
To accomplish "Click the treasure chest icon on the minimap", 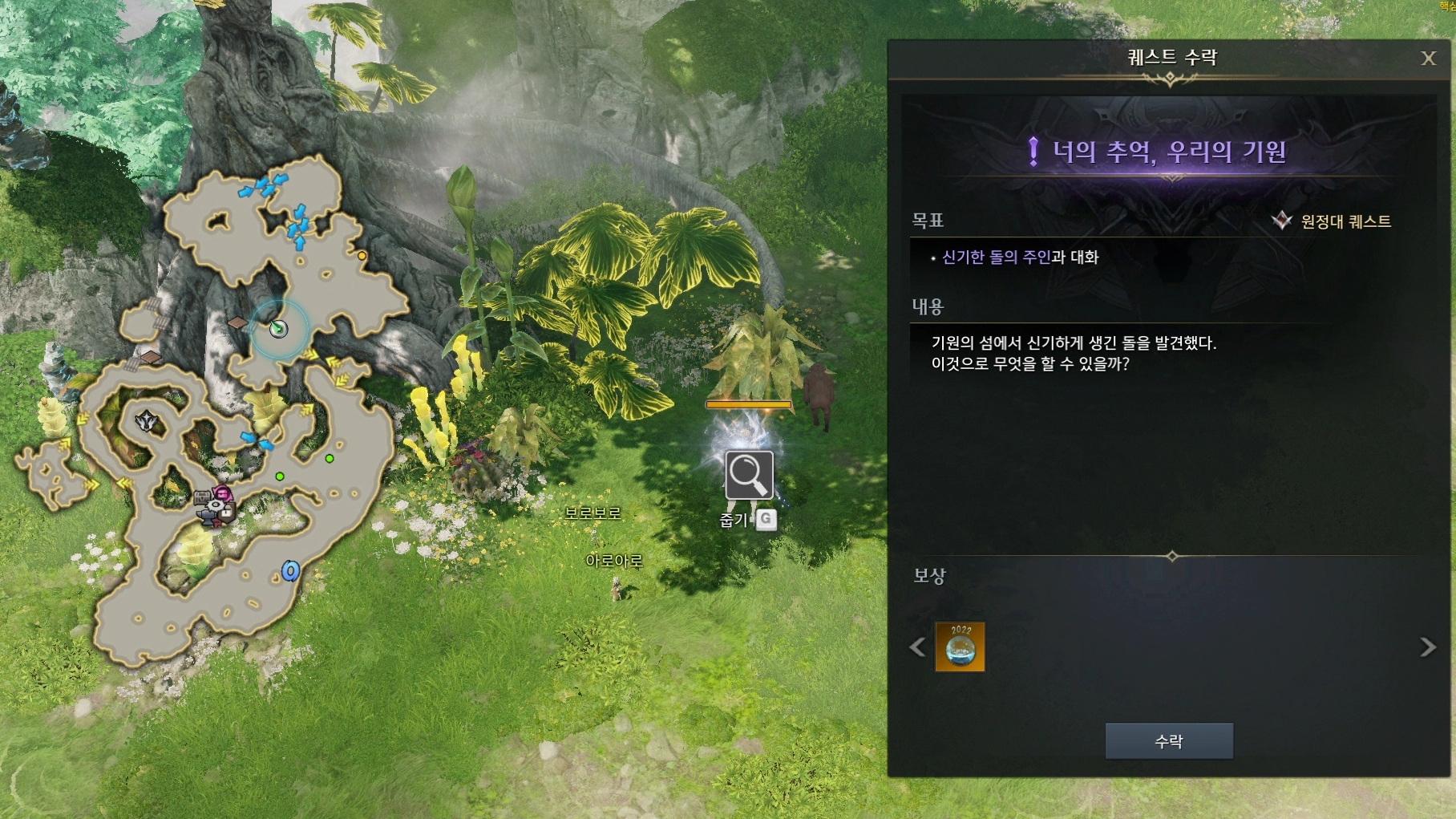I will (x=202, y=497).
